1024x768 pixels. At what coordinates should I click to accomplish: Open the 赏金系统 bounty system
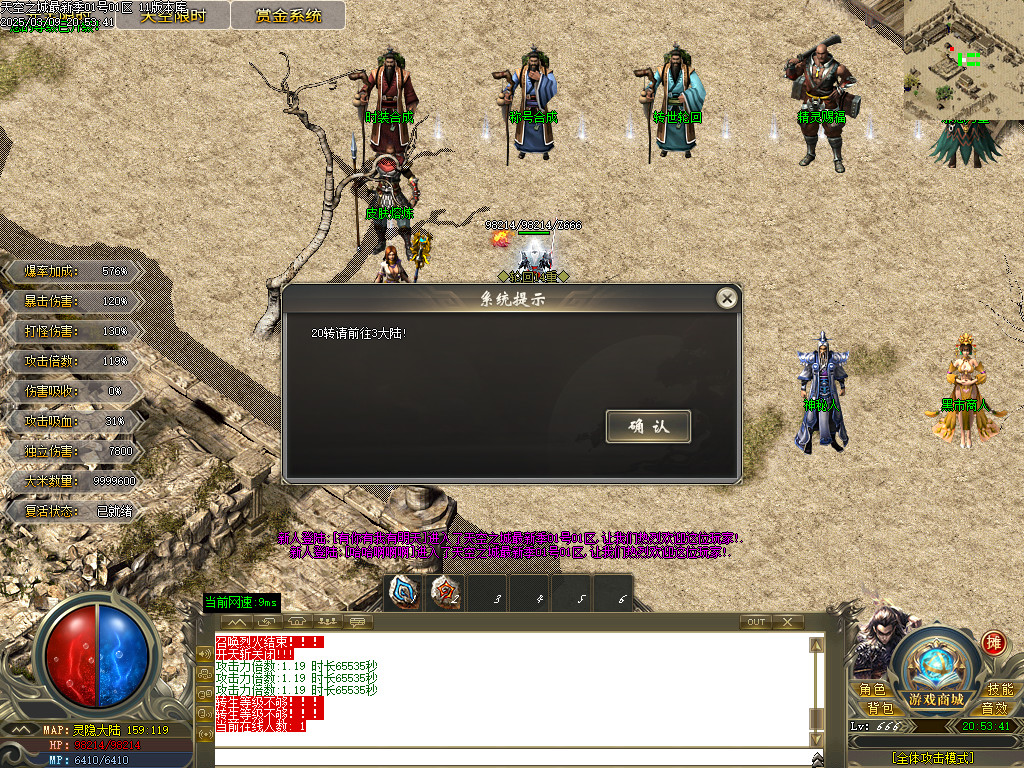point(288,15)
